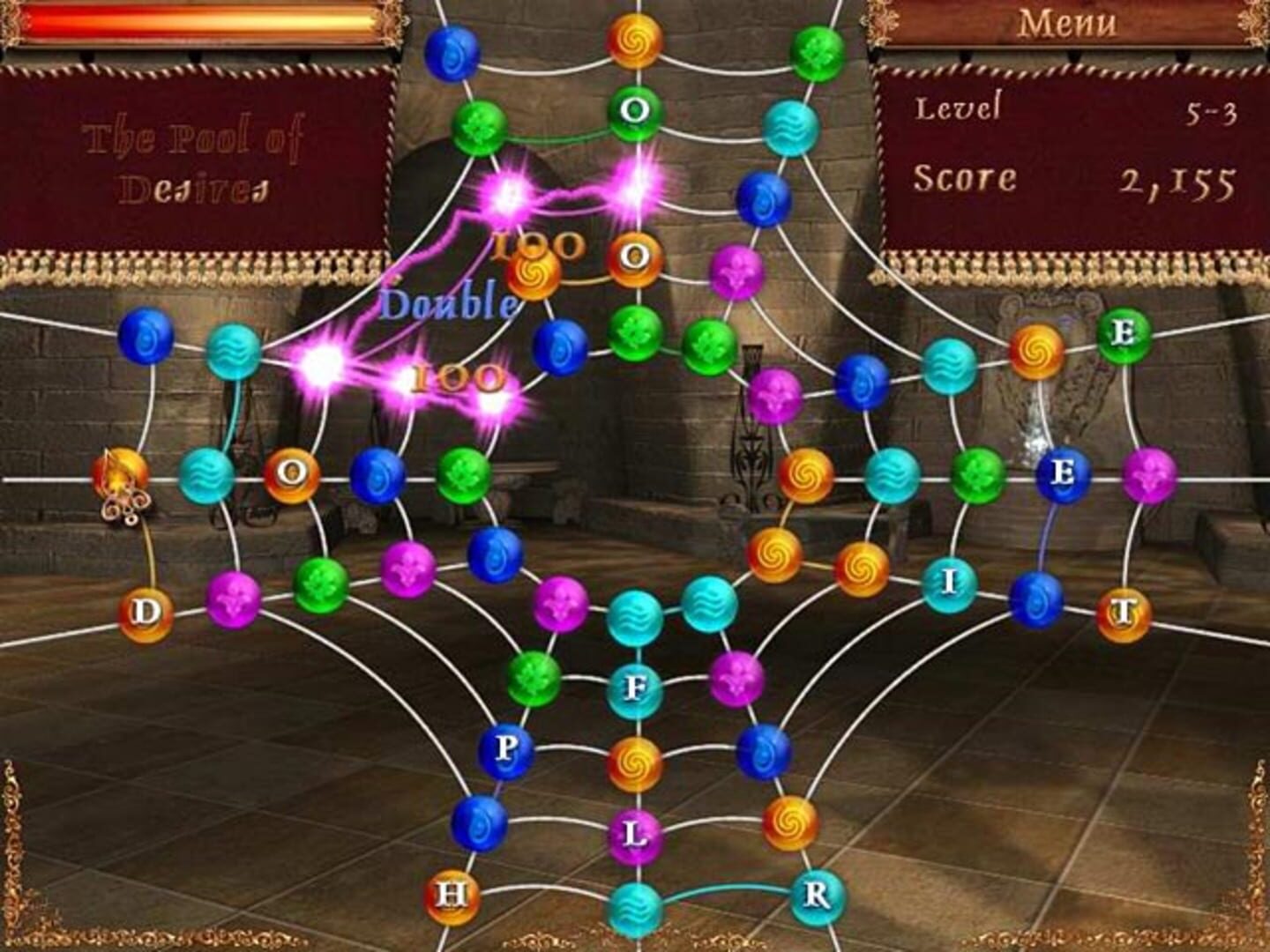Click the orange H orb at bottom left
This screenshot has width=1270, height=952.
pyautogui.click(x=452, y=895)
